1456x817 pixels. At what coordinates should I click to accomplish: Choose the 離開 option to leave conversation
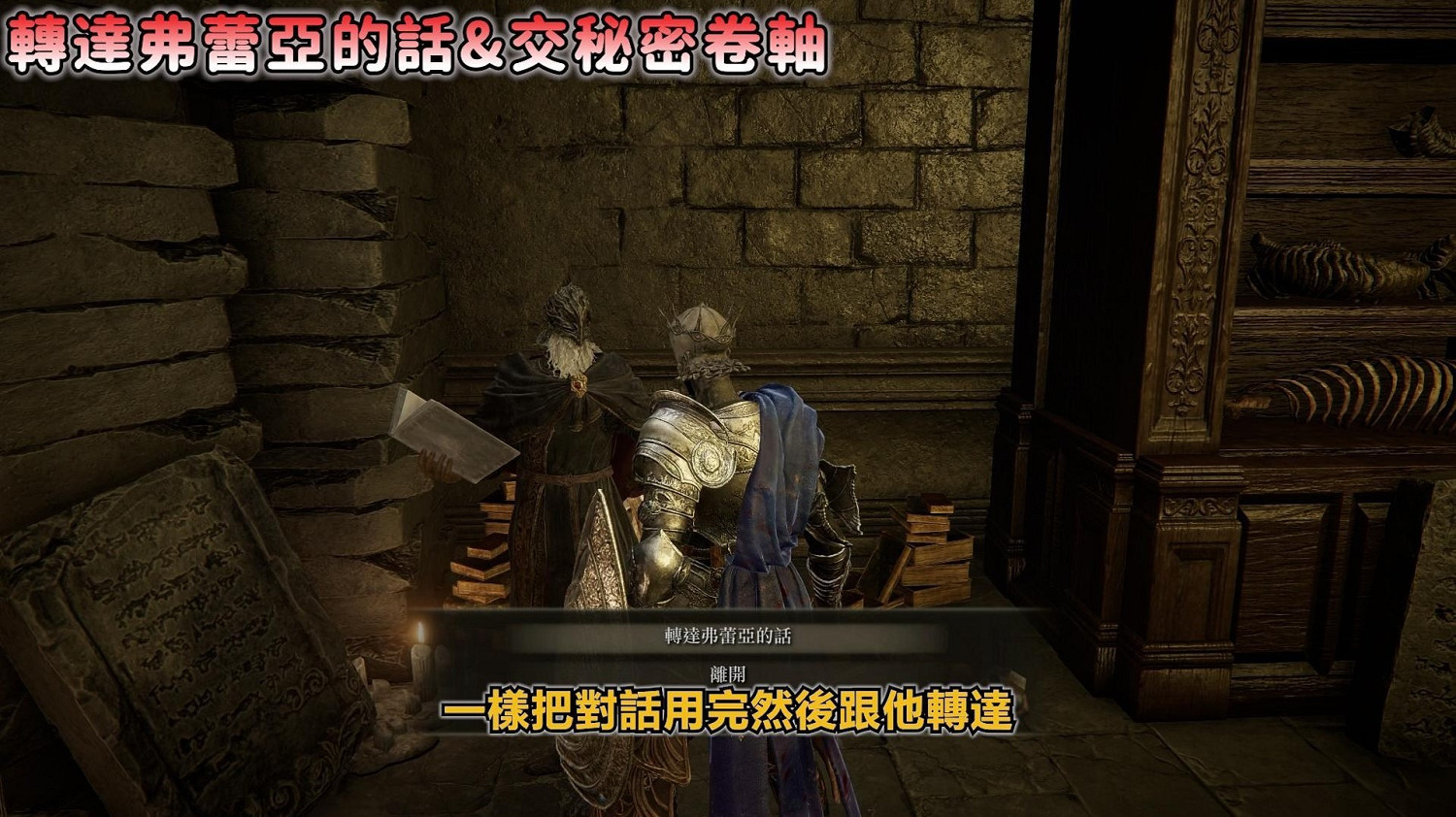tap(726, 670)
